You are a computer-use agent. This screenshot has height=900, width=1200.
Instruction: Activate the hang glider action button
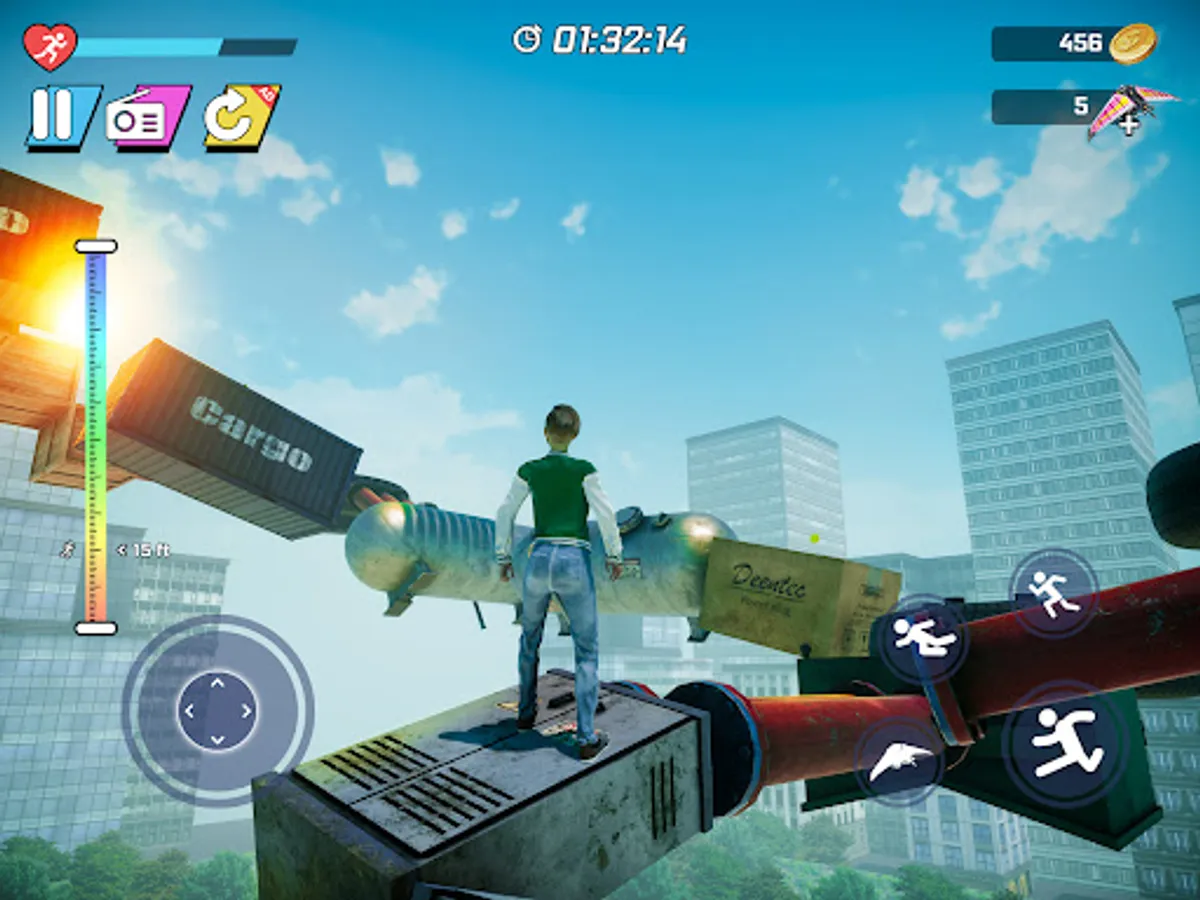pos(900,762)
